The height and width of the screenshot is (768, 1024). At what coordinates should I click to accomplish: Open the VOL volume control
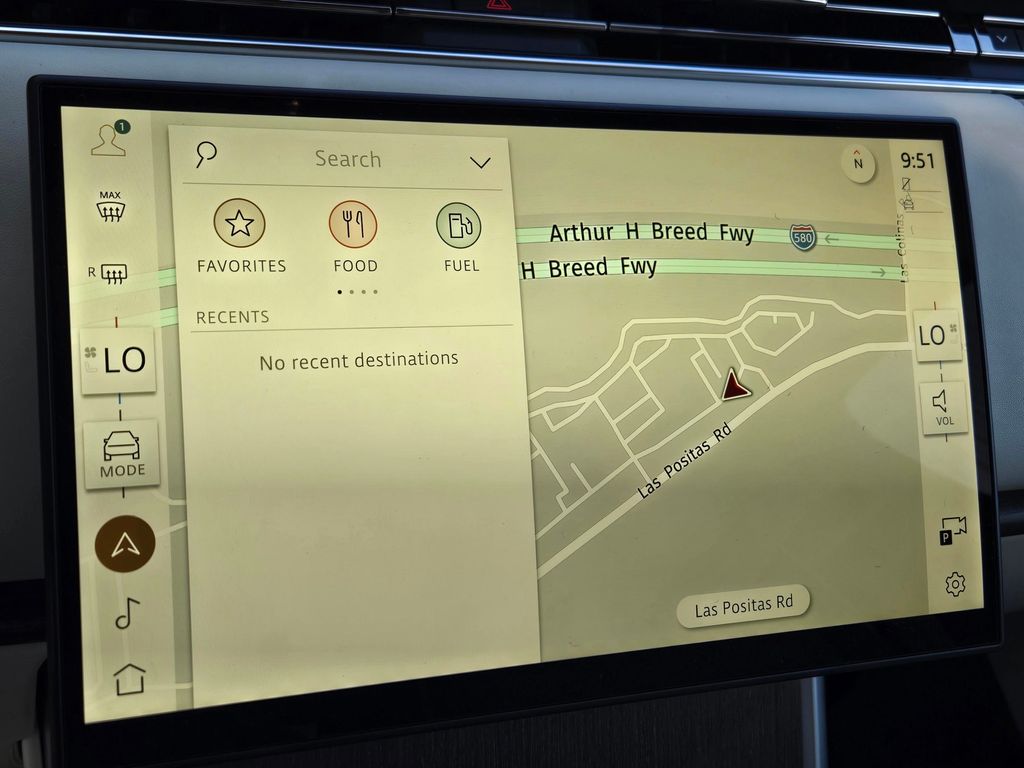click(943, 407)
